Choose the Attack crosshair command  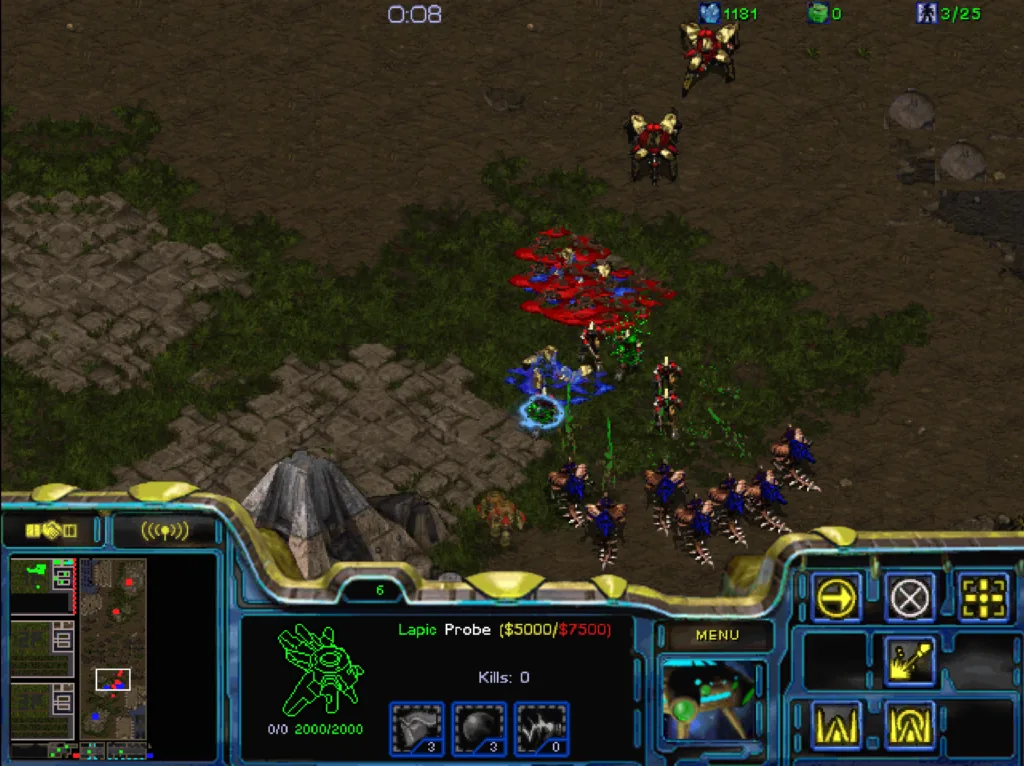[984, 598]
